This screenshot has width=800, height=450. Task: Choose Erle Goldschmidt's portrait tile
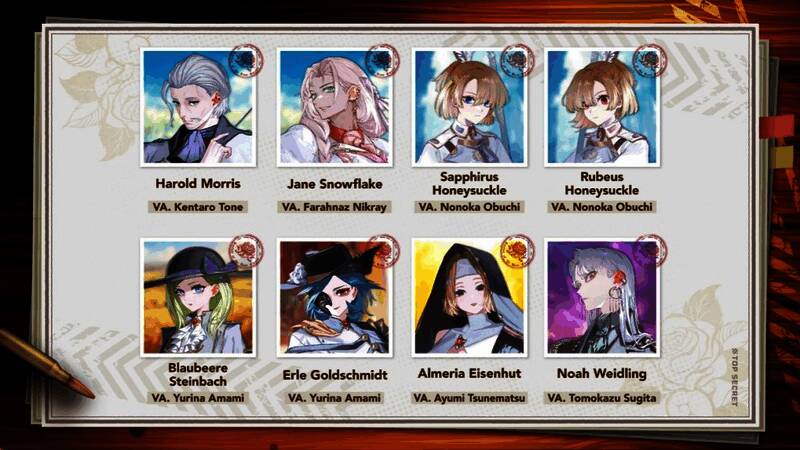tap(334, 297)
